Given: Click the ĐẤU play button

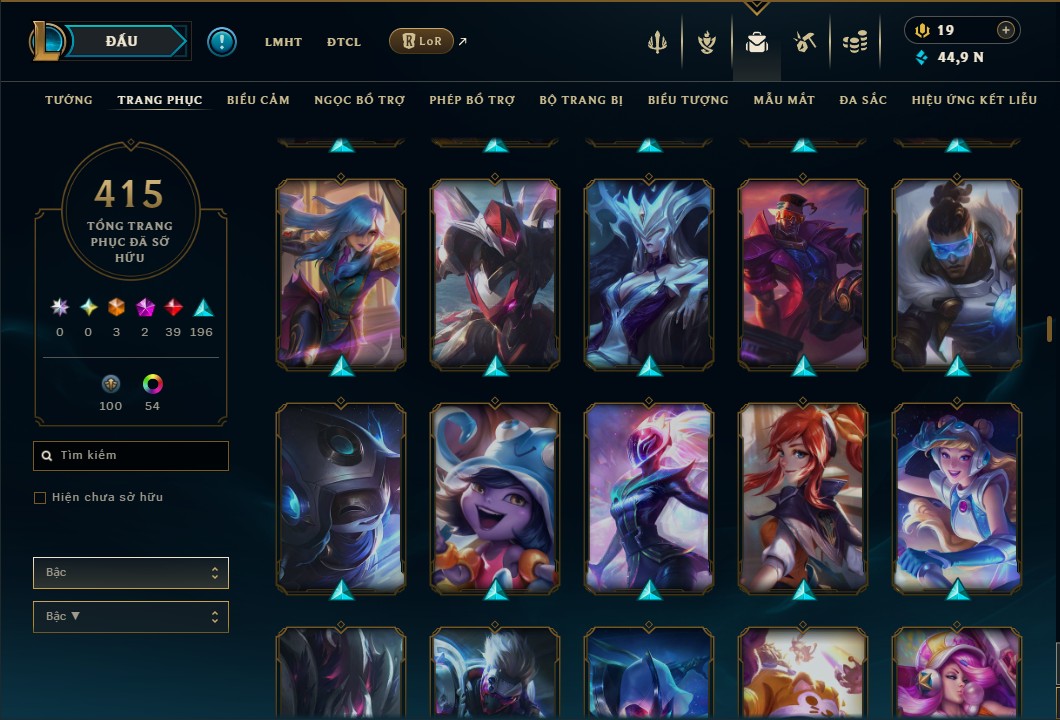Looking at the screenshot, I should pyautogui.click(x=122, y=41).
